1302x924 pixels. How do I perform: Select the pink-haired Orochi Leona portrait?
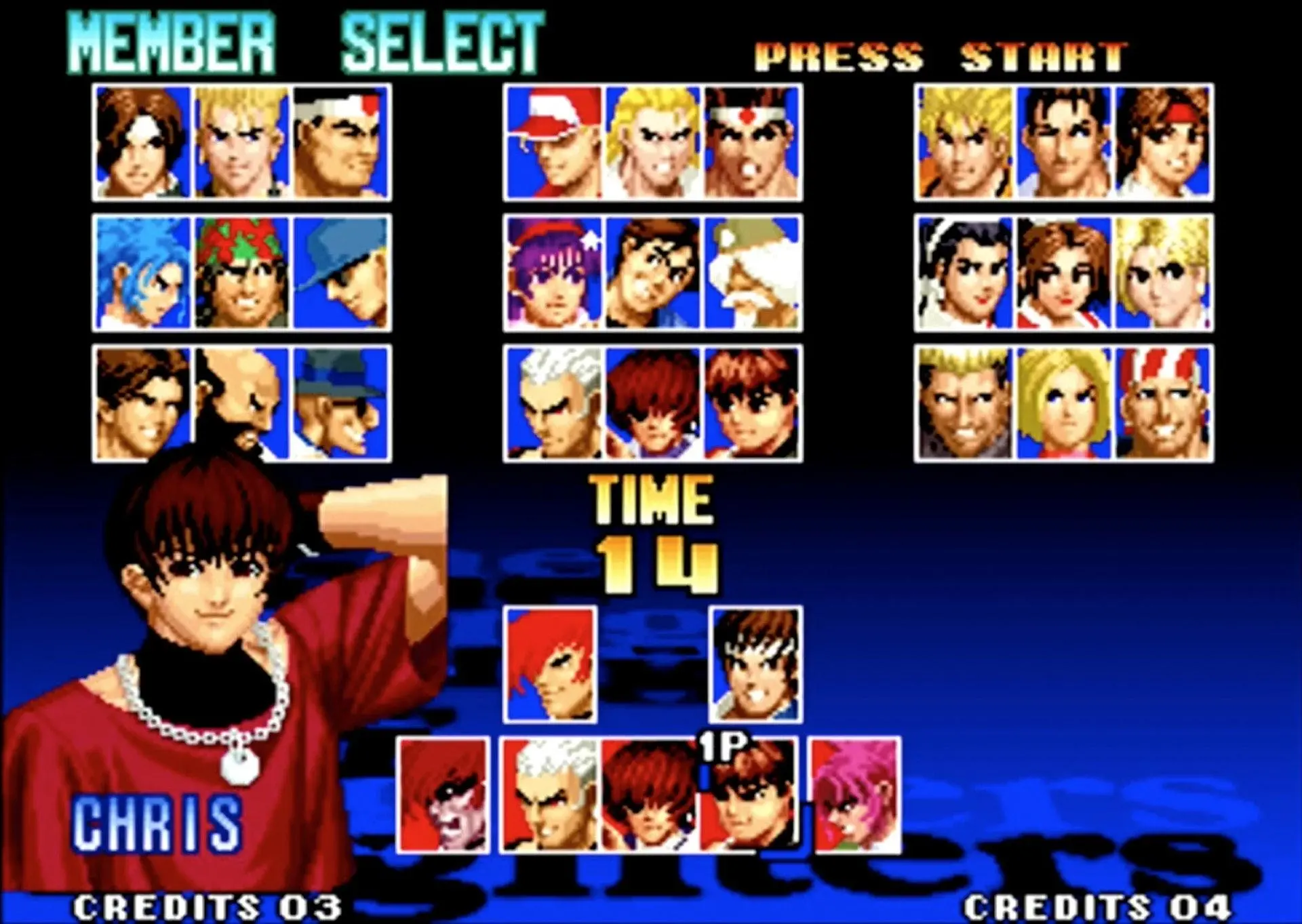pos(856,795)
